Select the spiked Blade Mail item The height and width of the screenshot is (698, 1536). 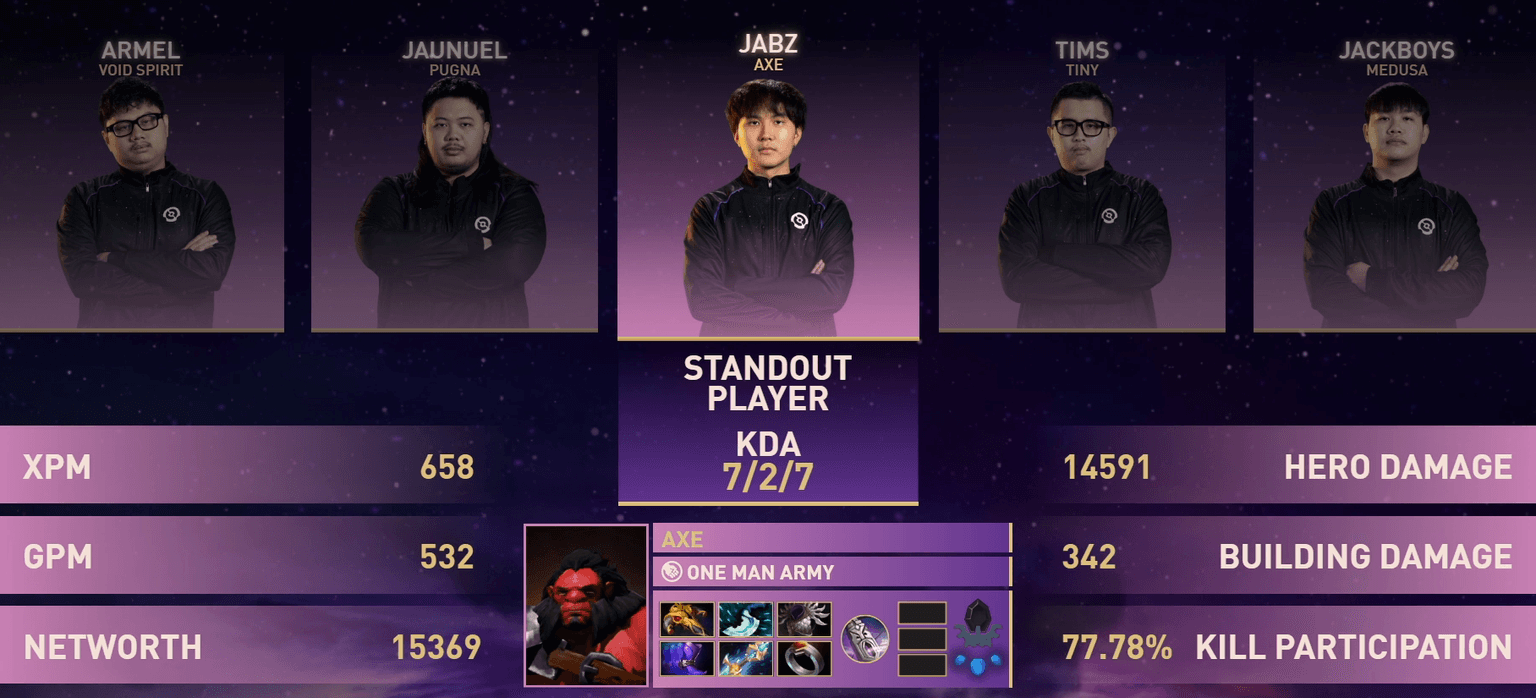[x=804, y=619]
